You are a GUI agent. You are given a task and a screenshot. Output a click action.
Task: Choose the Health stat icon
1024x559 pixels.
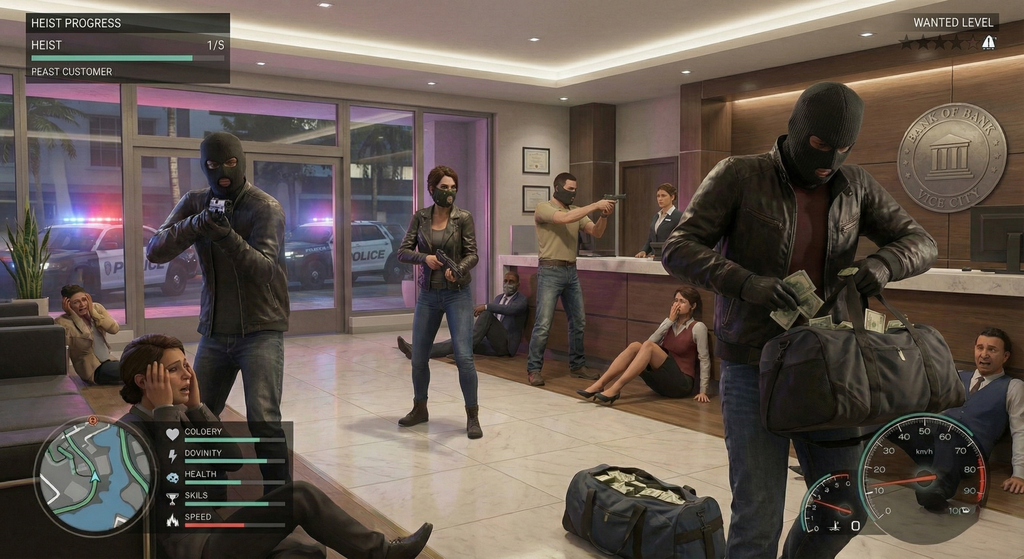(x=172, y=476)
